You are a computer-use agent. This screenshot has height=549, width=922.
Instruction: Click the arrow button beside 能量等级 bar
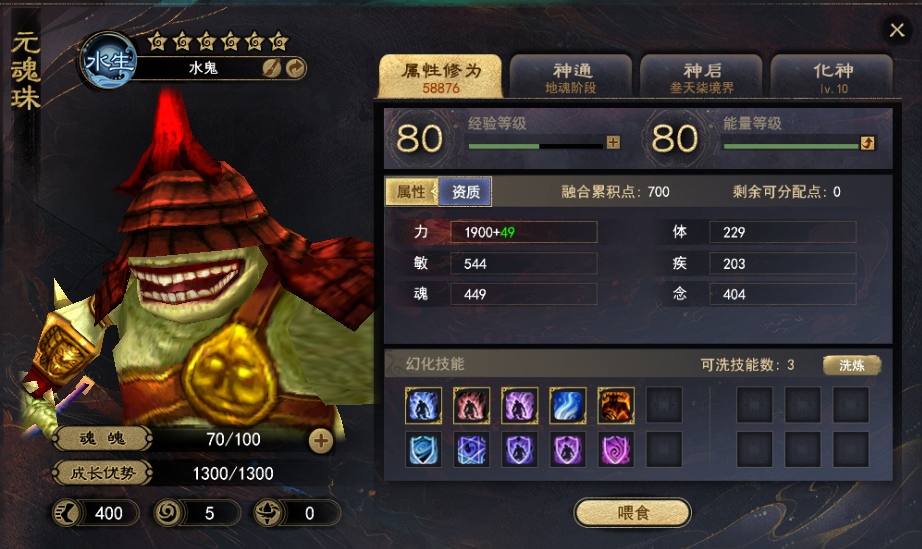(x=867, y=143)
